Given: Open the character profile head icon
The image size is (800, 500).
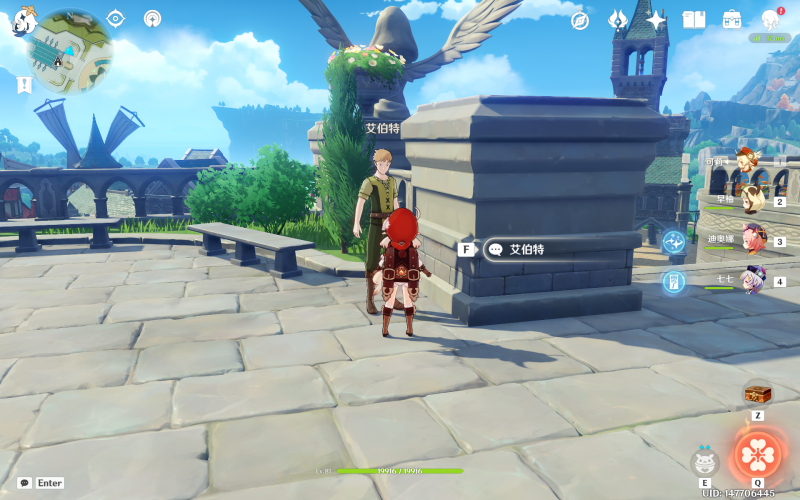Looking at the screenshot, I should coord(770,19).
